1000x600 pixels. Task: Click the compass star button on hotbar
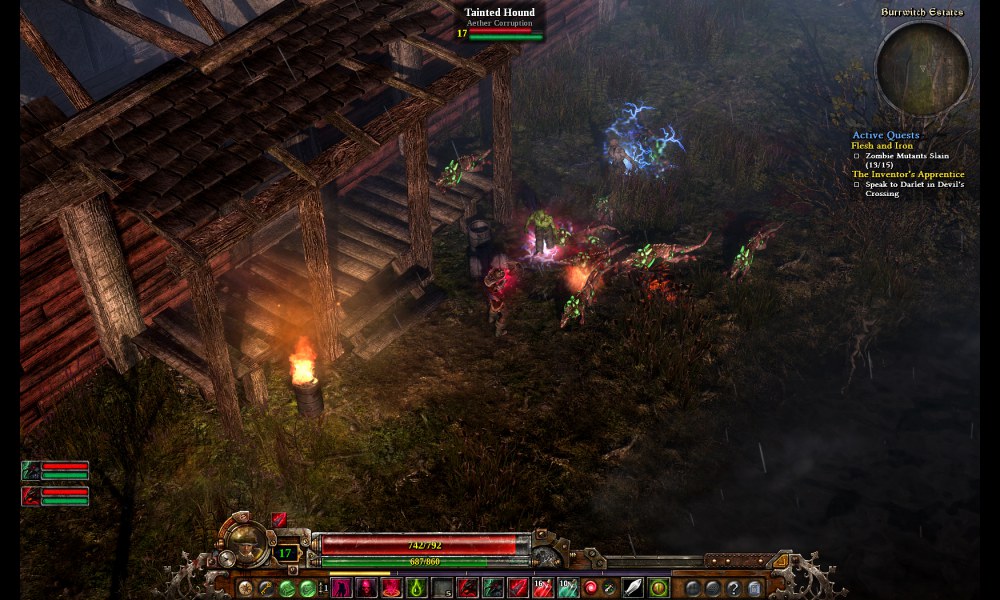click(x=245, y=588)
